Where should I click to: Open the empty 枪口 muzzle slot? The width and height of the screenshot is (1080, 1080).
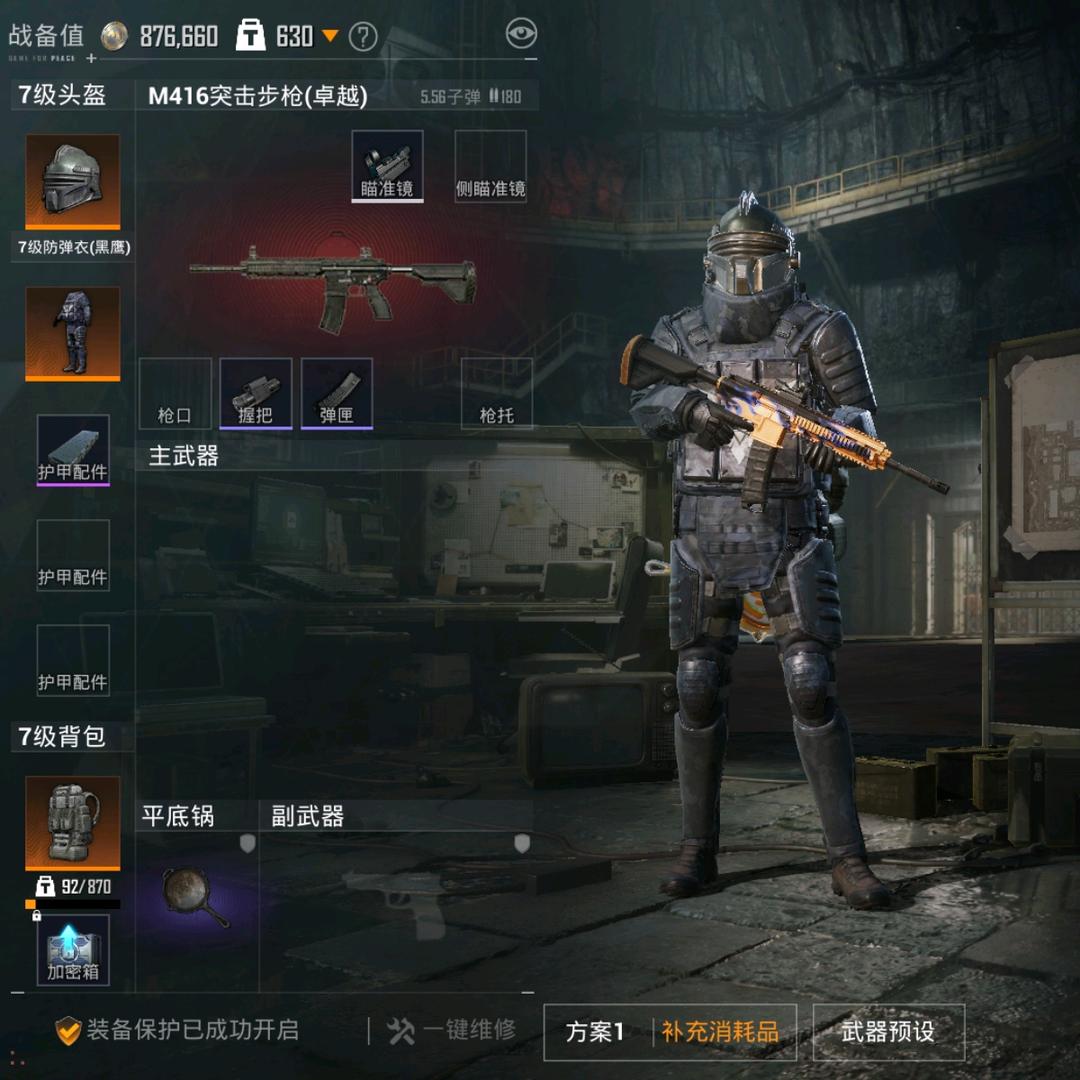tap(175, 393)
